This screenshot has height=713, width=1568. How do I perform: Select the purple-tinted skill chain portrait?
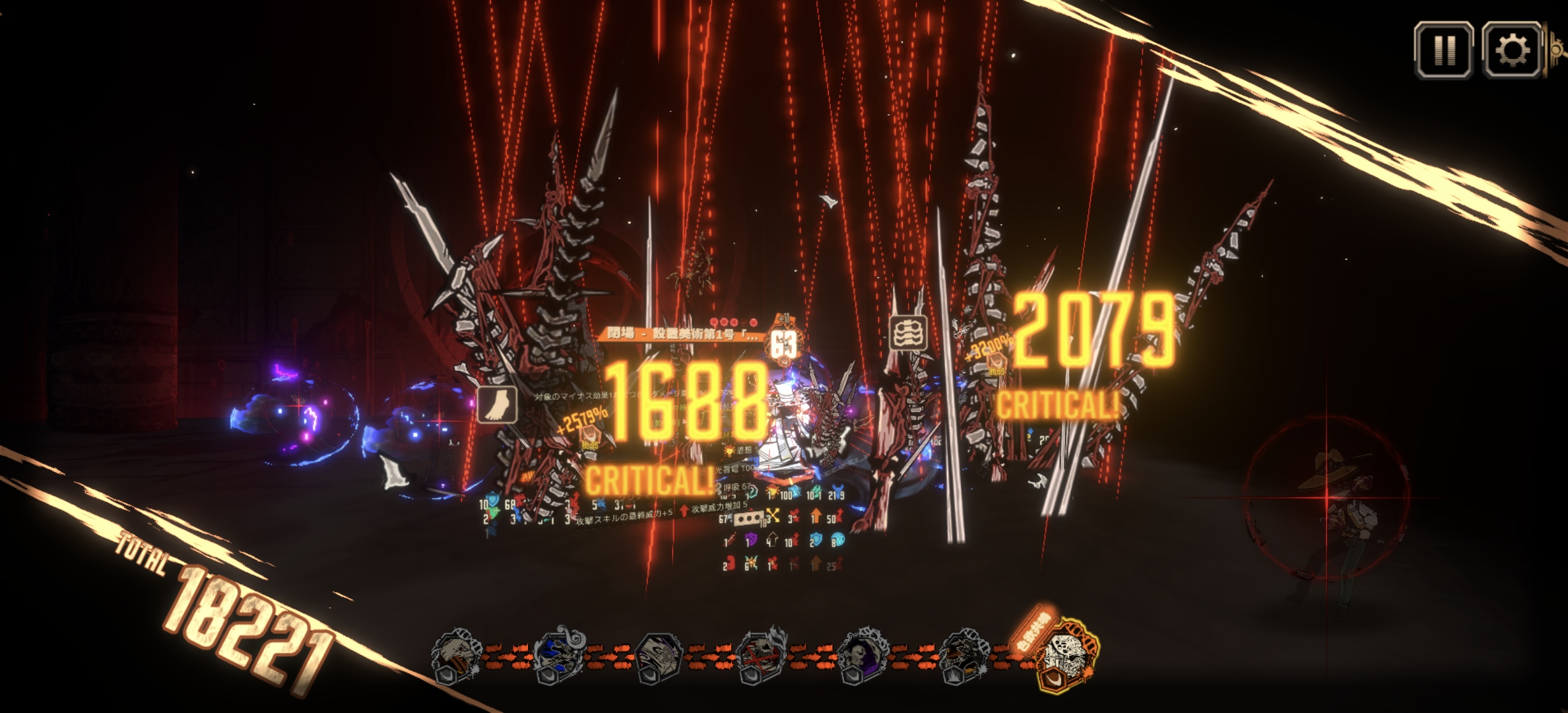click(x=863, y=655)
